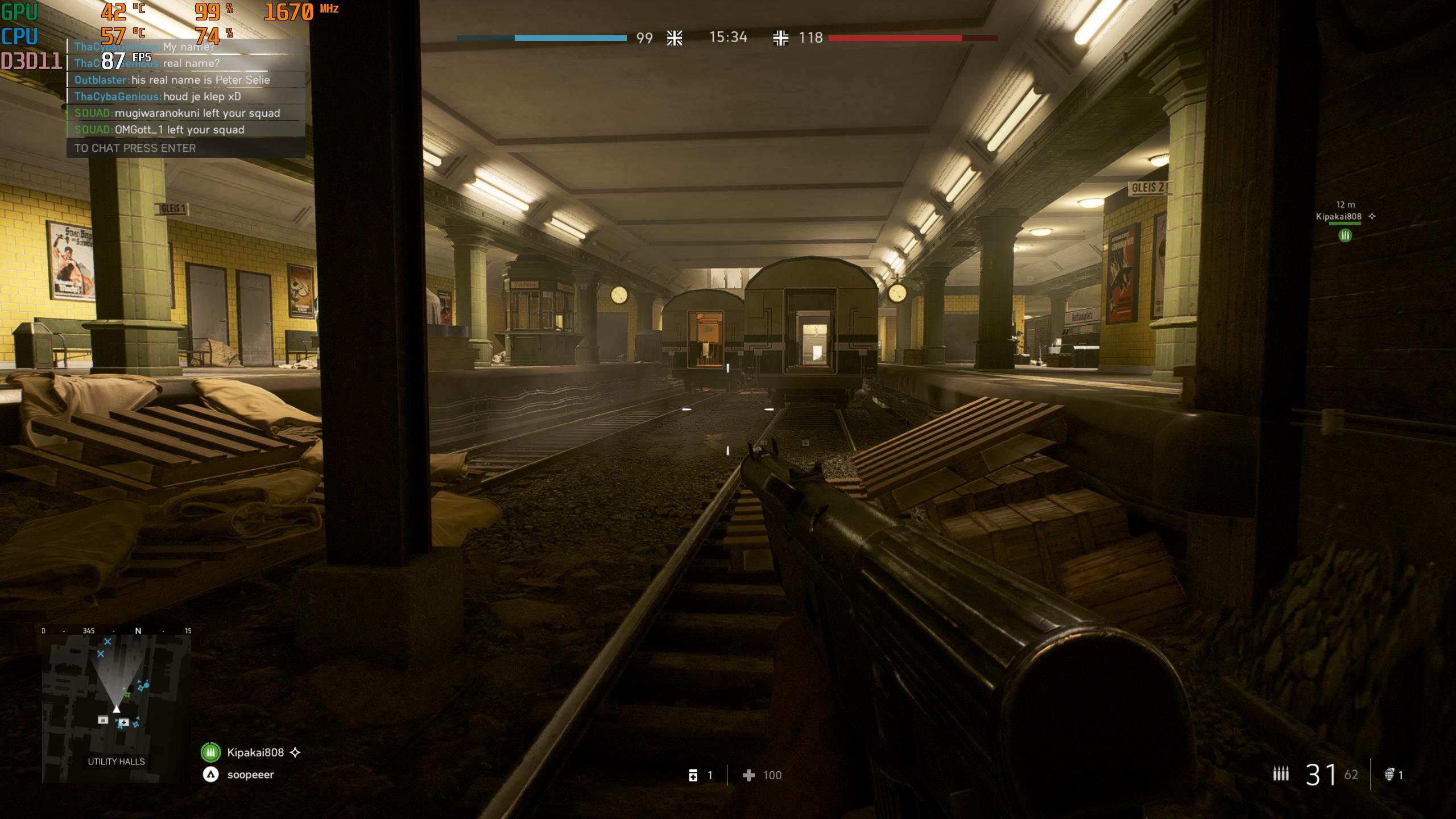Click Outblaster's chat message

(x=186, y=80)
